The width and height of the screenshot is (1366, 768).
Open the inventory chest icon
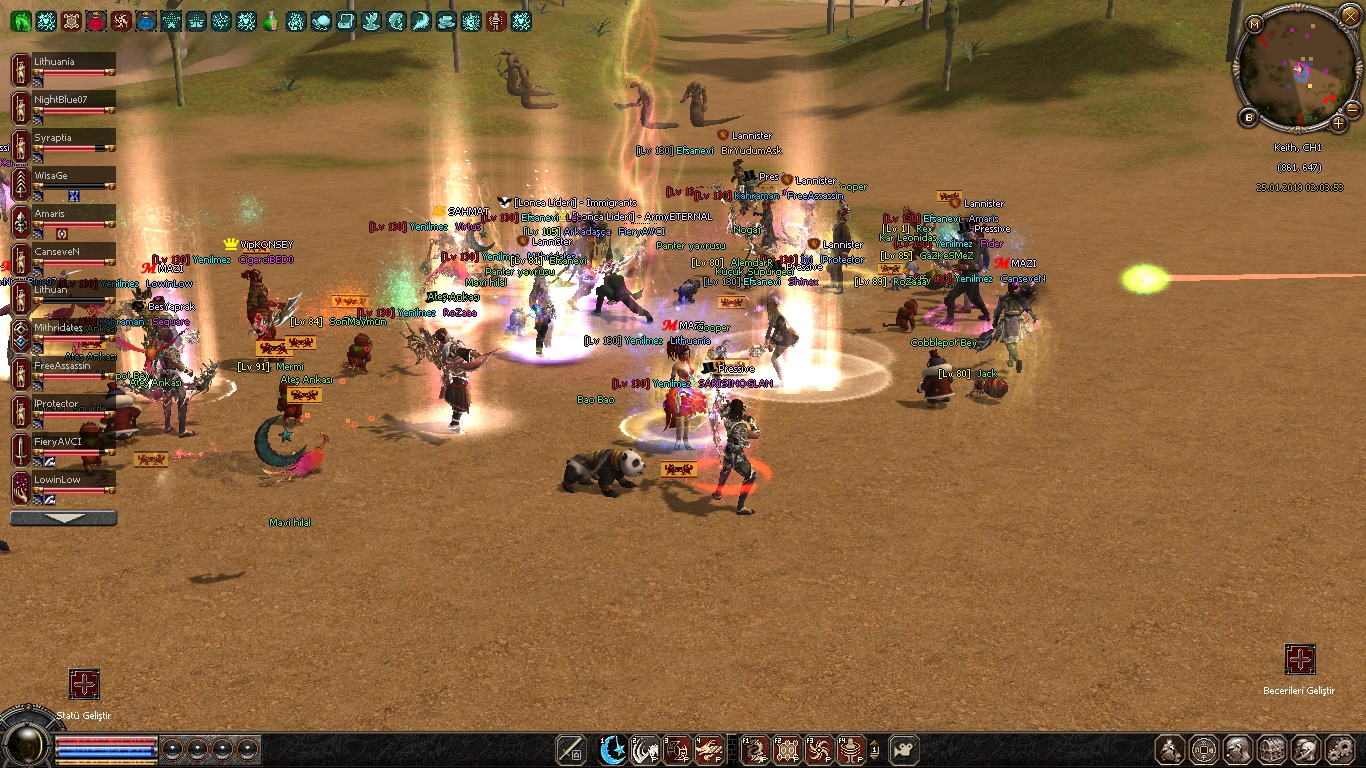pyautogui.click(x=1271, y=750)
